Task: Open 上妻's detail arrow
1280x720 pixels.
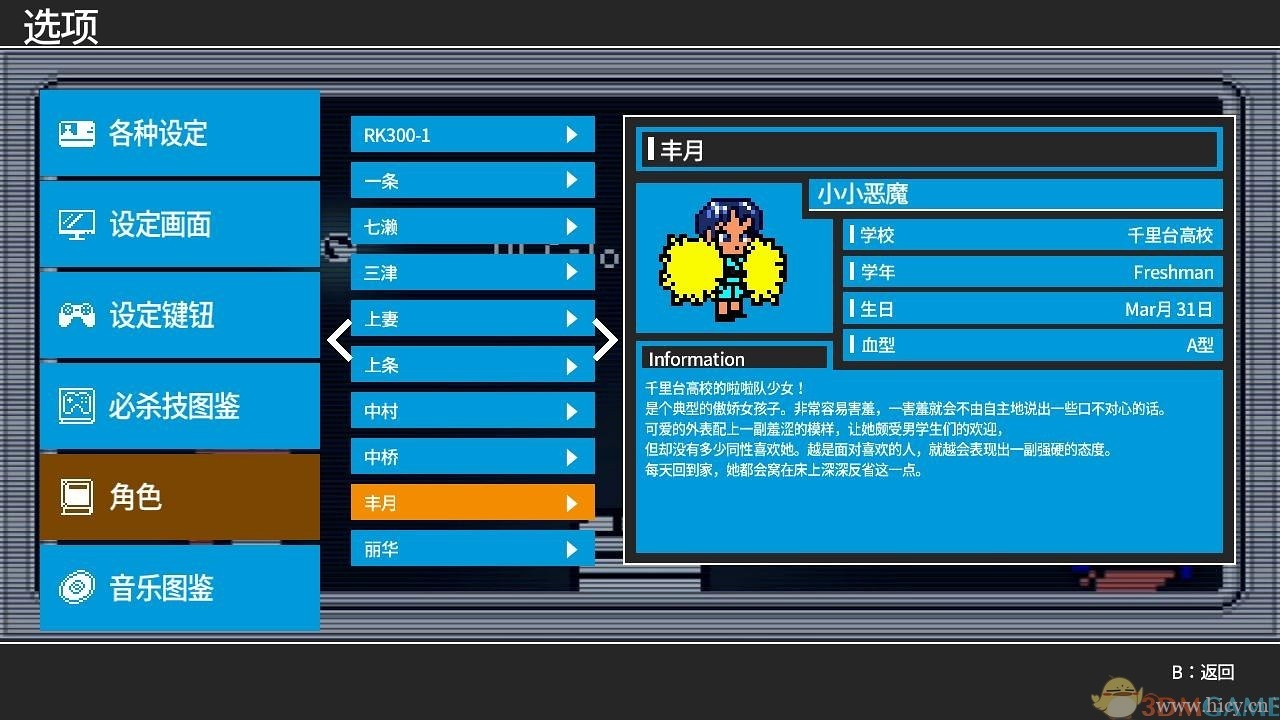Action: 572,318
